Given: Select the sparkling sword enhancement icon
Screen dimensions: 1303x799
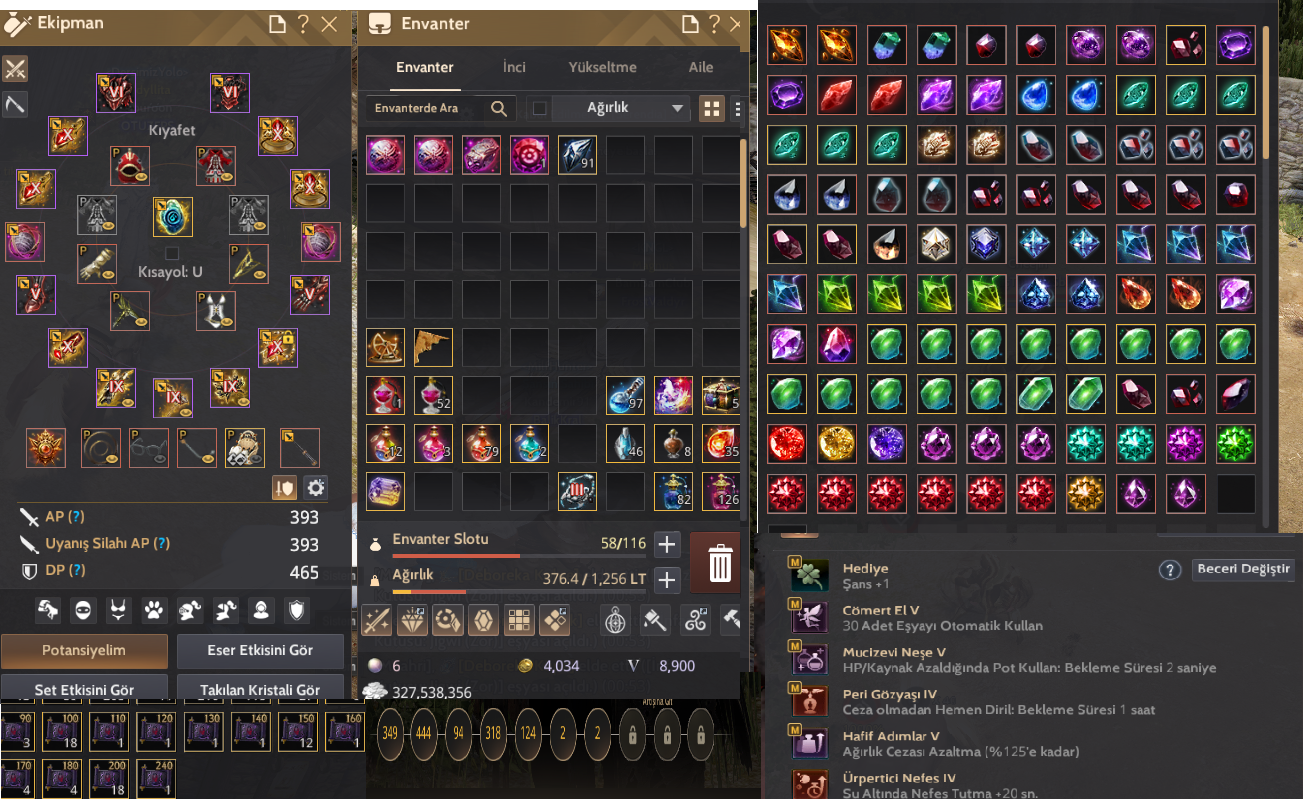Looking at the screenshot, I should point(376,620).
